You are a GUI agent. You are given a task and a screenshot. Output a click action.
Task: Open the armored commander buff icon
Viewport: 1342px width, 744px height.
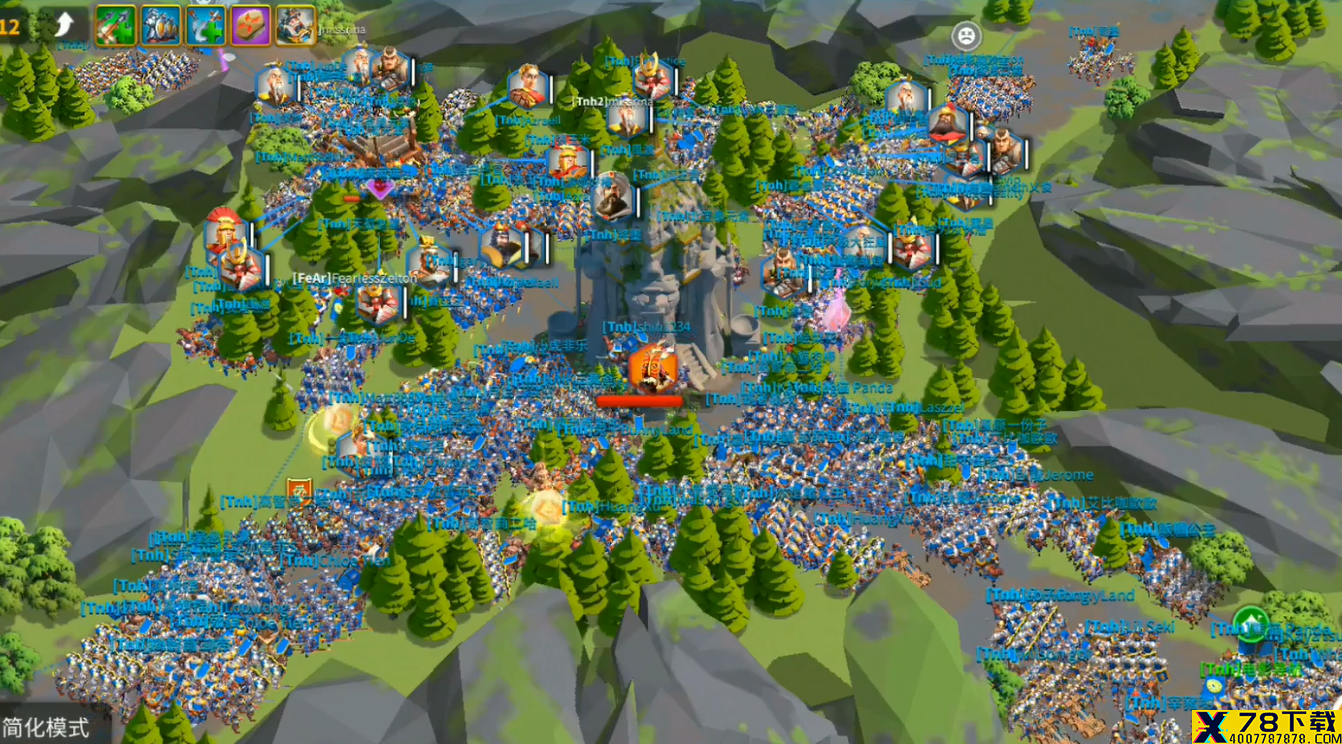click(295, 25)
